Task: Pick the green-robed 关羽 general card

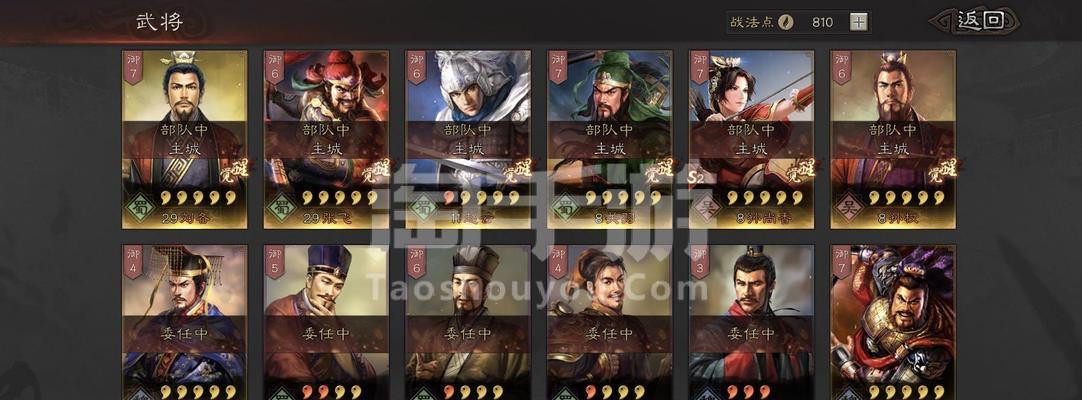Action: click(x=610, y=140)
